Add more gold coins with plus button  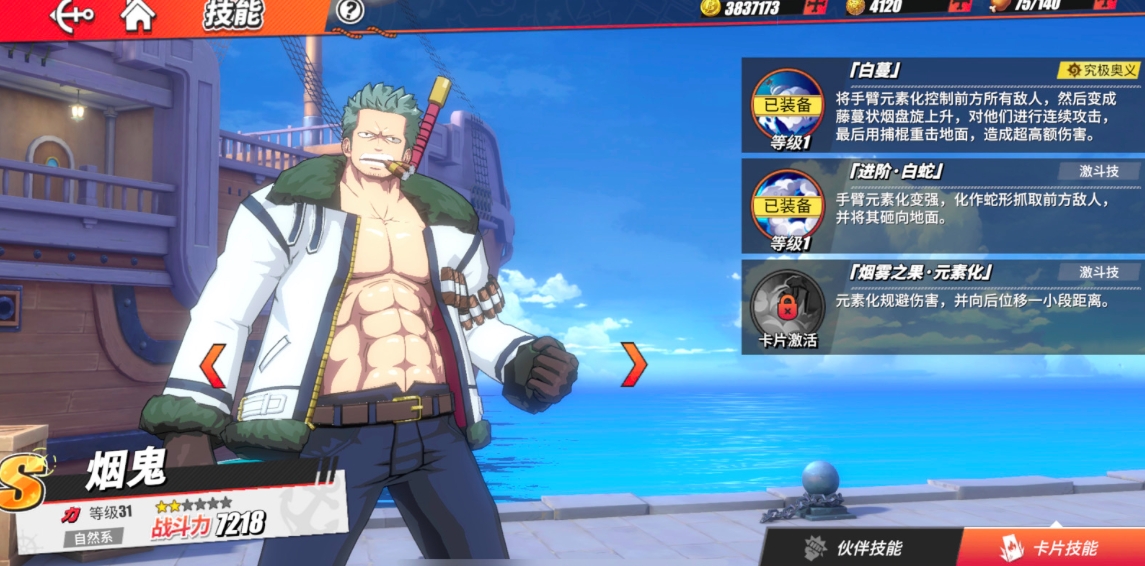click(814, 7)
